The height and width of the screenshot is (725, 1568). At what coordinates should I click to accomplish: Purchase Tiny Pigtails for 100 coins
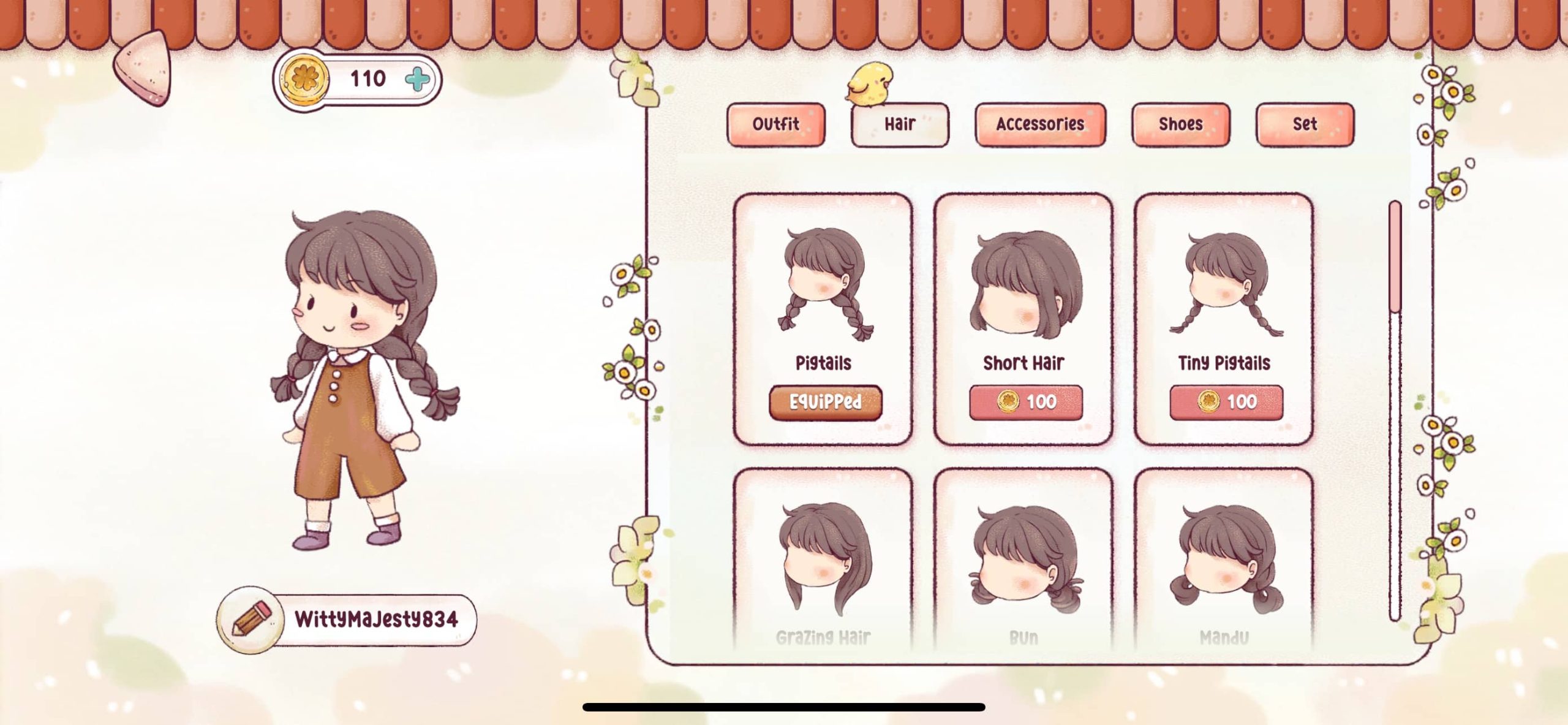click(x=1226, y=402)
